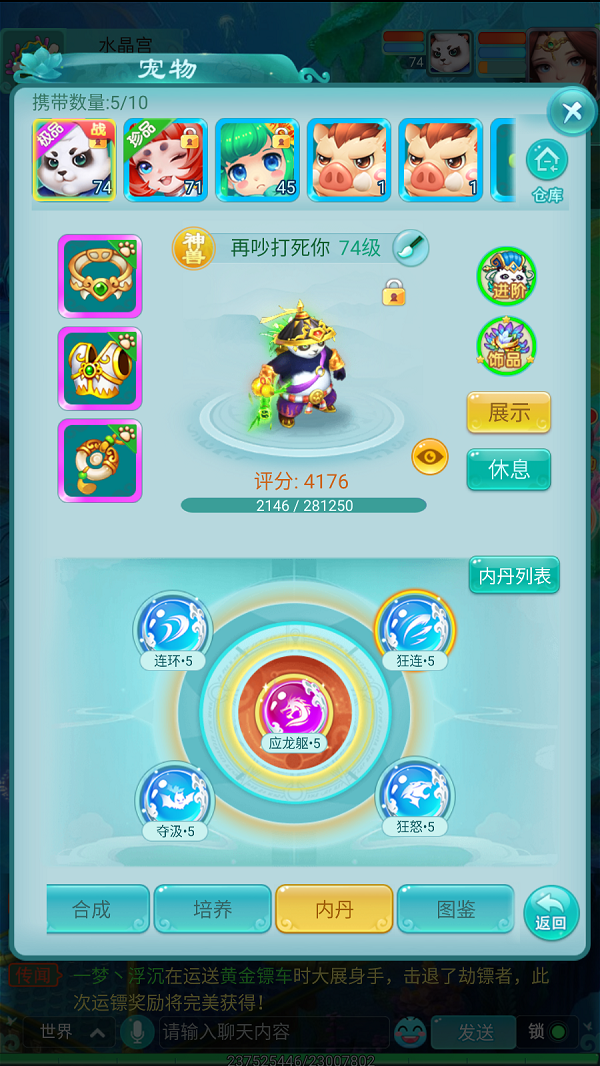The width and height of the screenshot is (600, 1066).
Task: Select the 夺汲·5 inner pill
Action: pyautogui.click(x=175, y=797)
